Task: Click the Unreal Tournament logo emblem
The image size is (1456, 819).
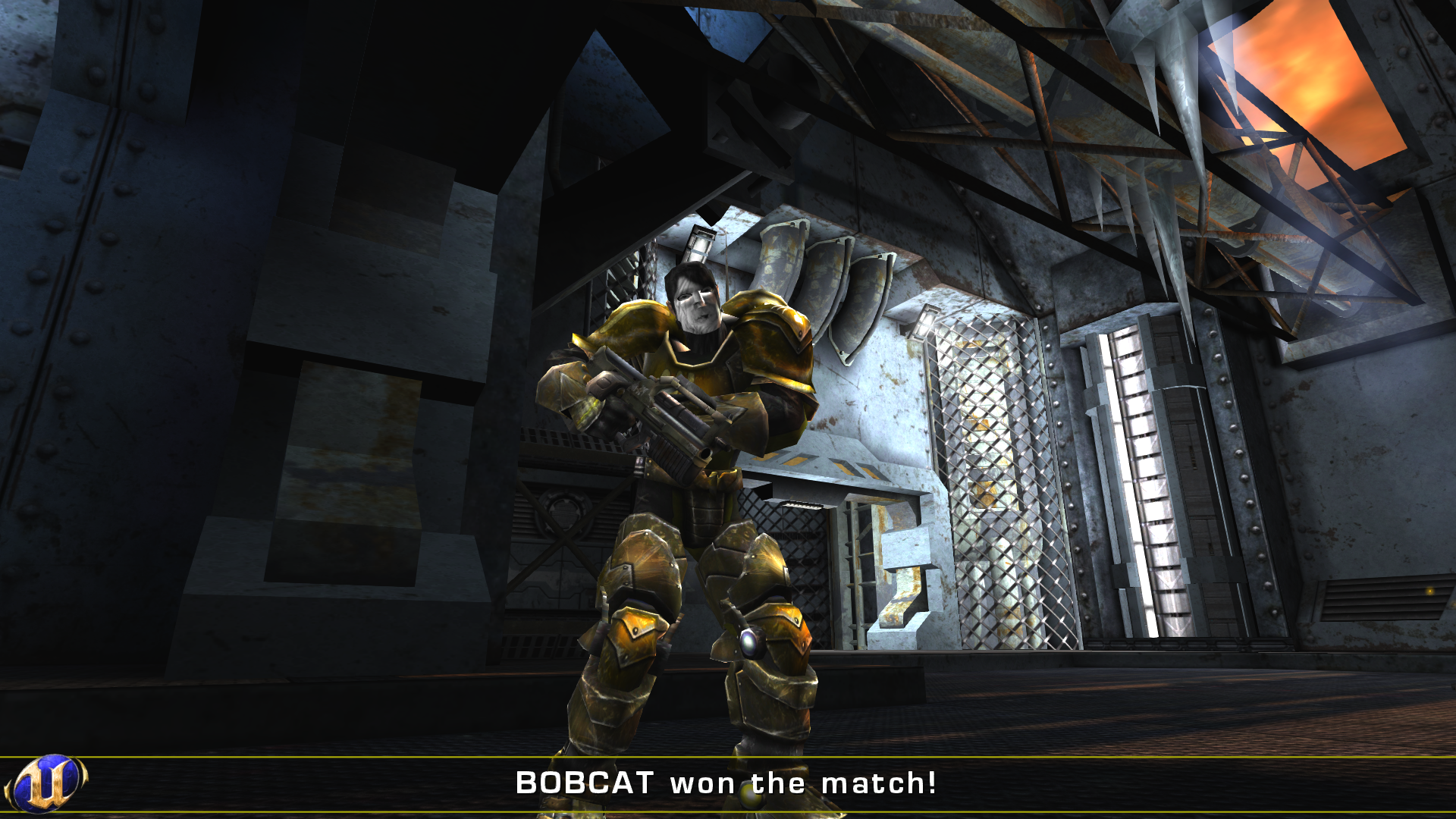Action: [x=47, y=783]
